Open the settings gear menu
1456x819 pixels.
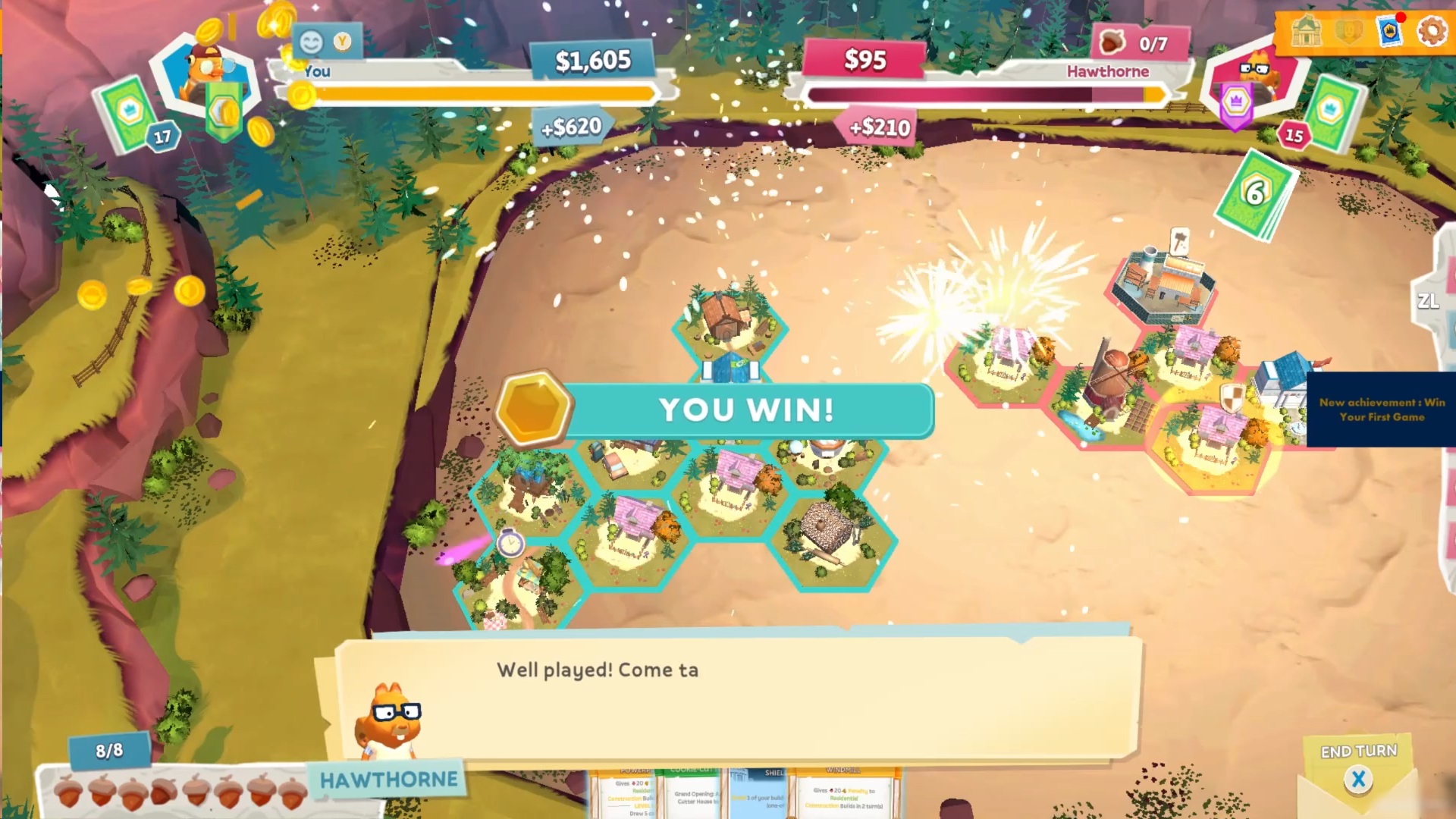pos(1432,32)
